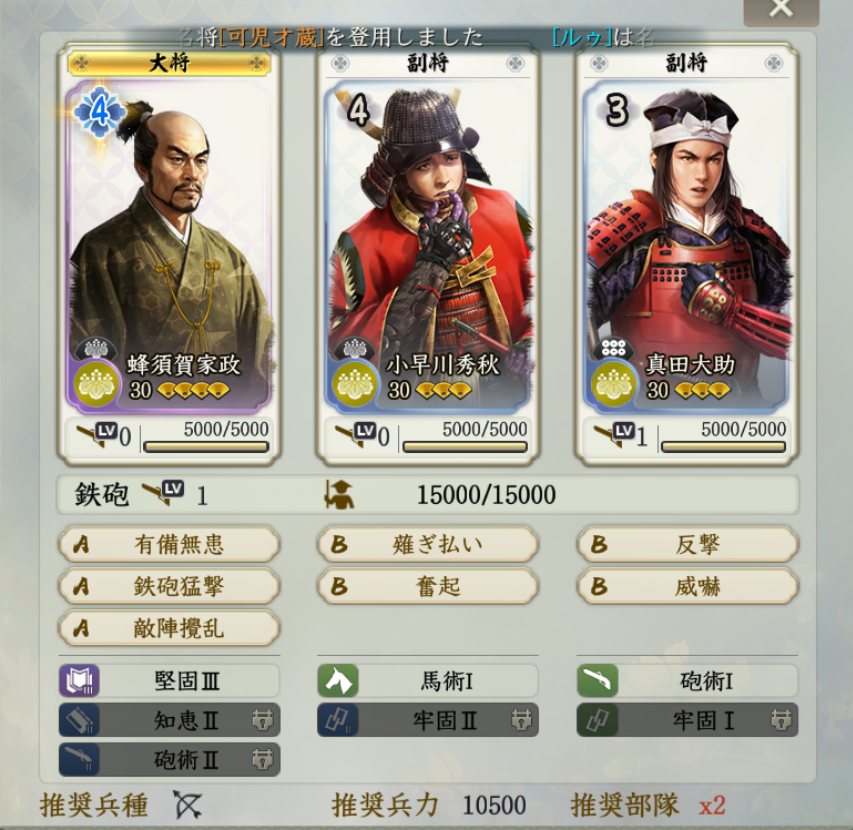This screenshot has height=830, width=853.
Task: Show the 薙ぎ払い skill details
Action: tap(428, 545)
